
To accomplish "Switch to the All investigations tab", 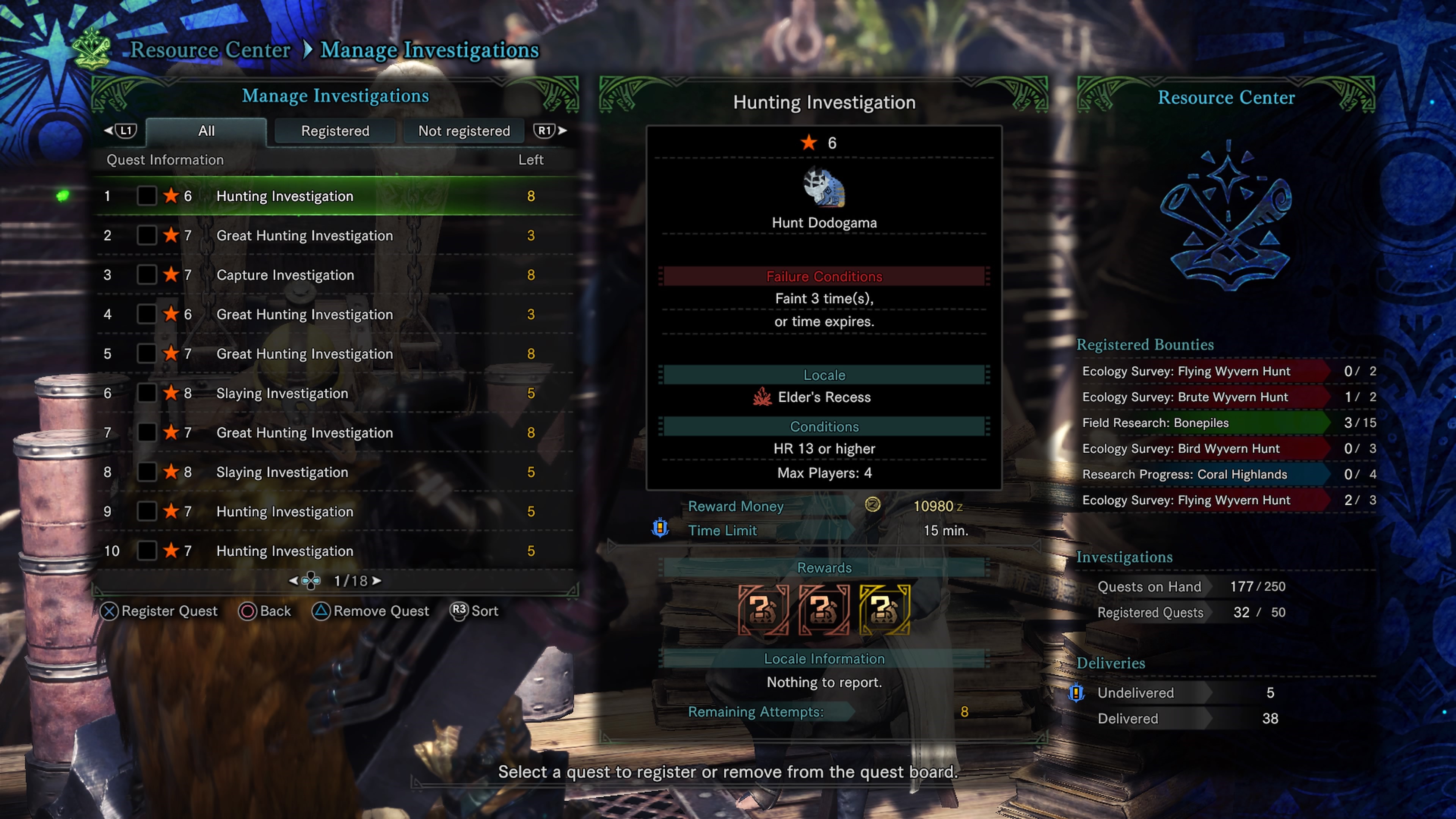I will 206,131.
